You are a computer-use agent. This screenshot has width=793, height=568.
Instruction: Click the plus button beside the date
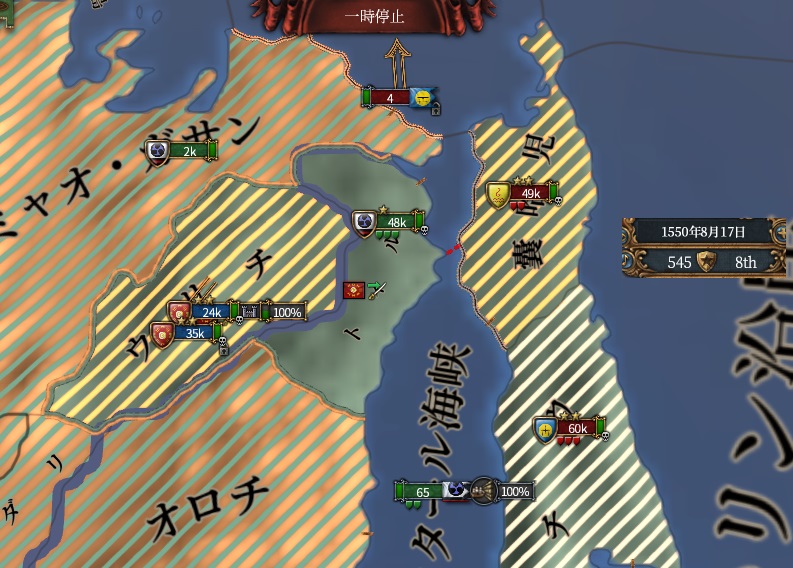(x=784, y=232)
